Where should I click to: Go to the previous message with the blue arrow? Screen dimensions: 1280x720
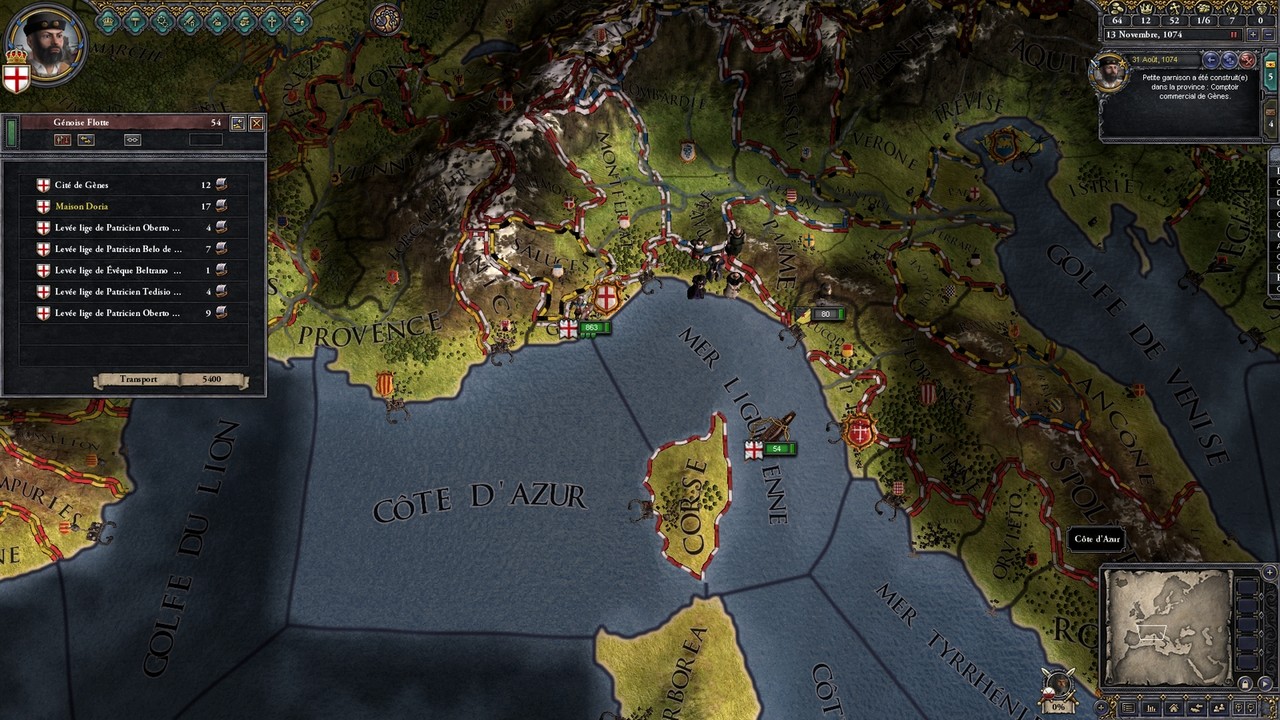[1211, 60]
